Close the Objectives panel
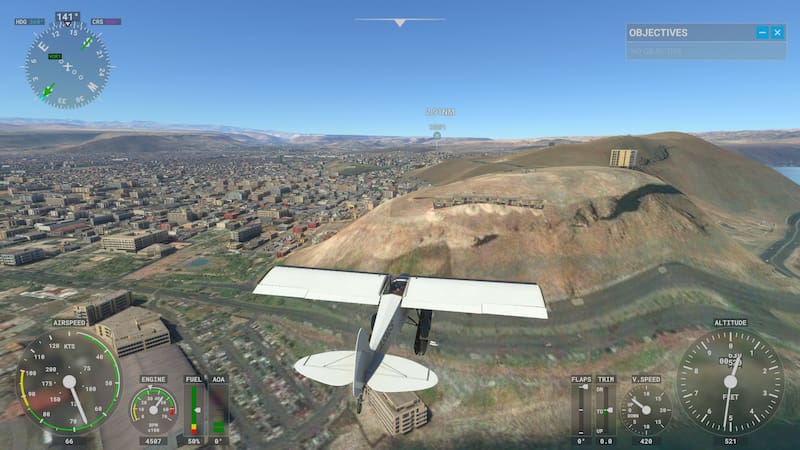The image size is (800, 450). coord(777,33)
